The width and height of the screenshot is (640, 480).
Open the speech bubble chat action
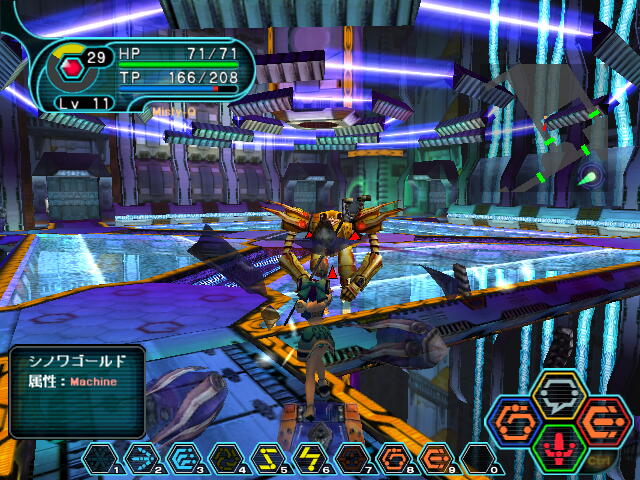pyautogui.click(x=559, y=395)
